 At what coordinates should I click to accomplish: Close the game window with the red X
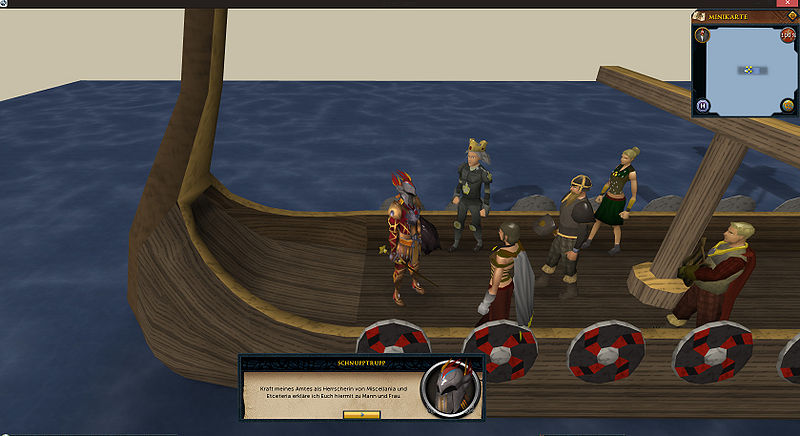[x=790, y=4]
